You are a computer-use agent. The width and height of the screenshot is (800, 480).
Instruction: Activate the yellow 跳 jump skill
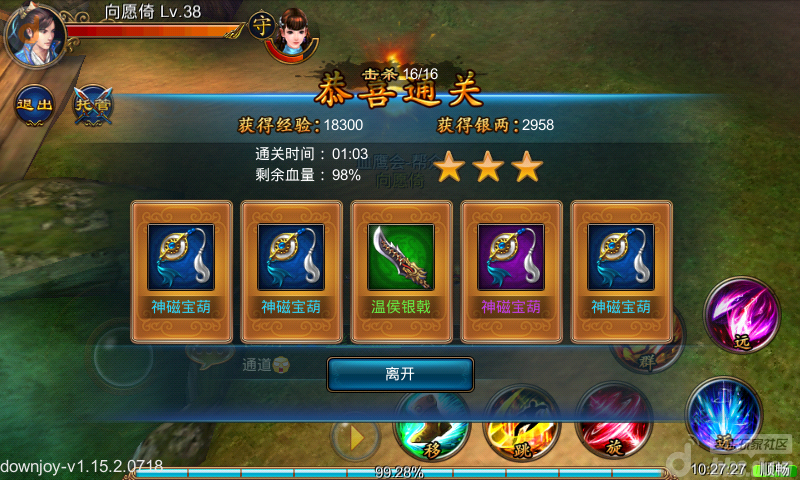tap(520, 424)
